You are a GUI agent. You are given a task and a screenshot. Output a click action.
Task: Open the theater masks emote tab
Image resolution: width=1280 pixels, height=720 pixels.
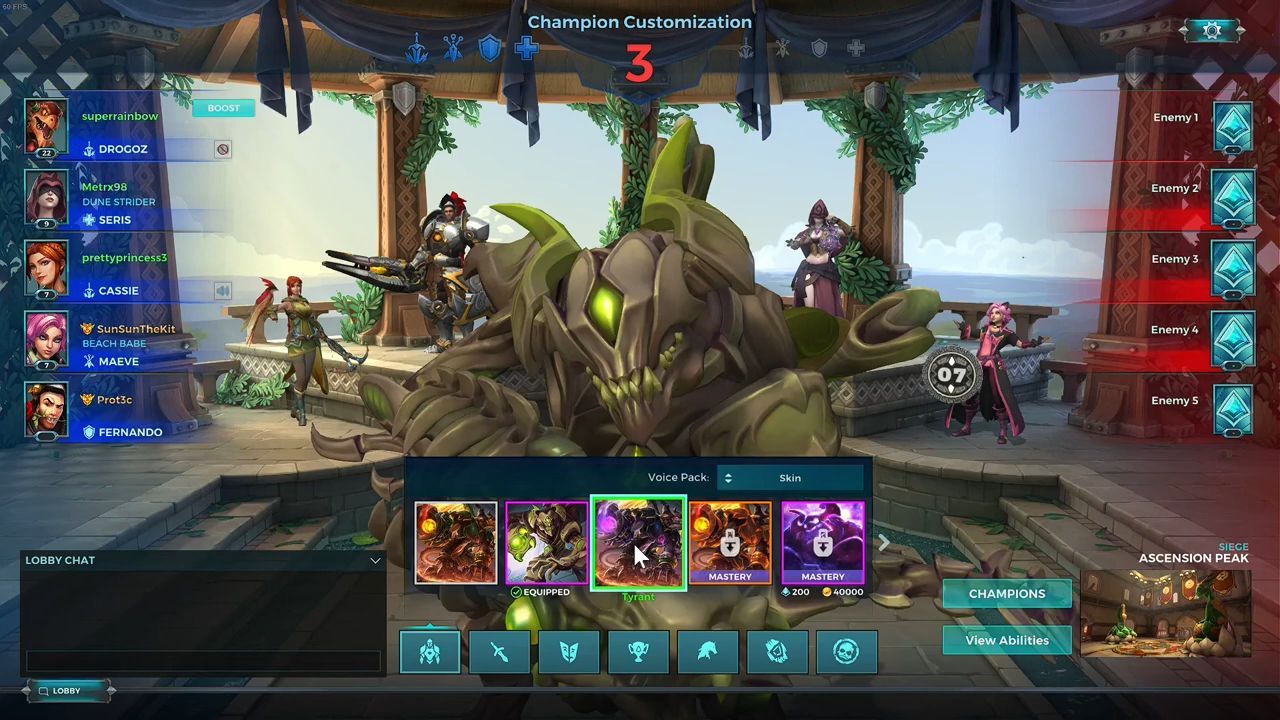pyautogui.click(x=568, y=652)
